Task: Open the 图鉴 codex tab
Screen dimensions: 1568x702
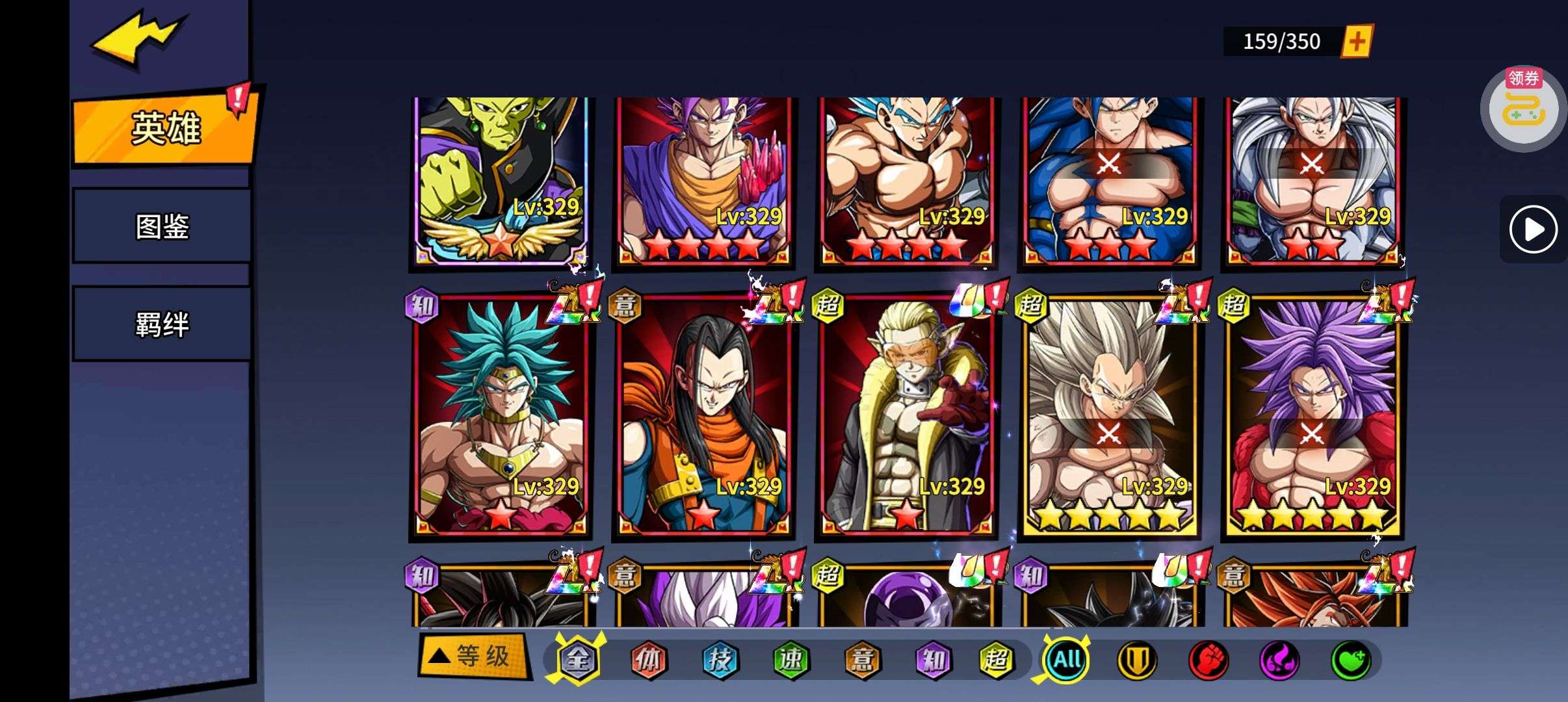Action: [x=162, y=226]
